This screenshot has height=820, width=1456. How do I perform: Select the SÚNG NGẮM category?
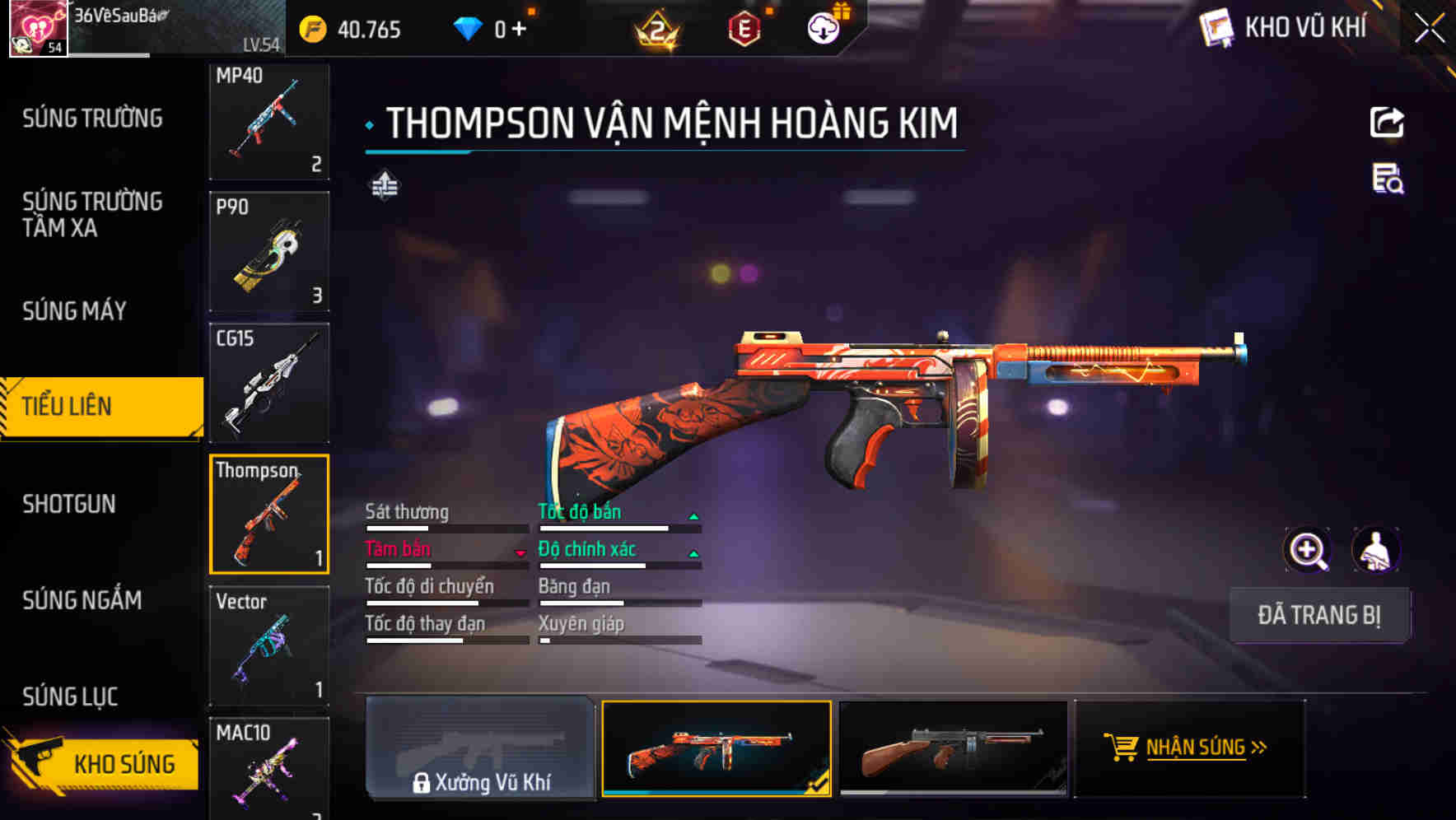(x=80, y=601)
